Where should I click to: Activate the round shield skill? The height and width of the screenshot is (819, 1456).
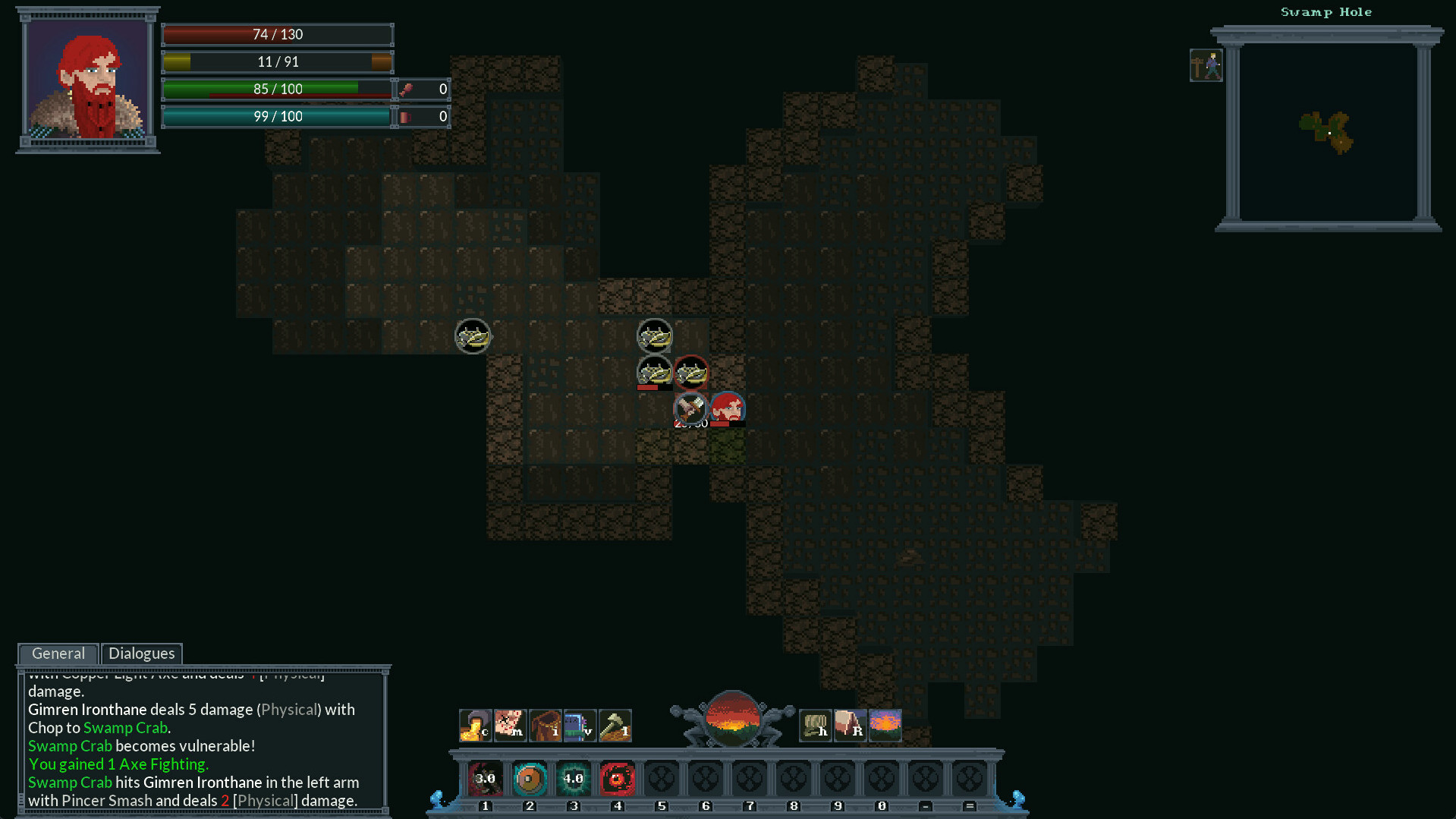[x=530, y=779]
